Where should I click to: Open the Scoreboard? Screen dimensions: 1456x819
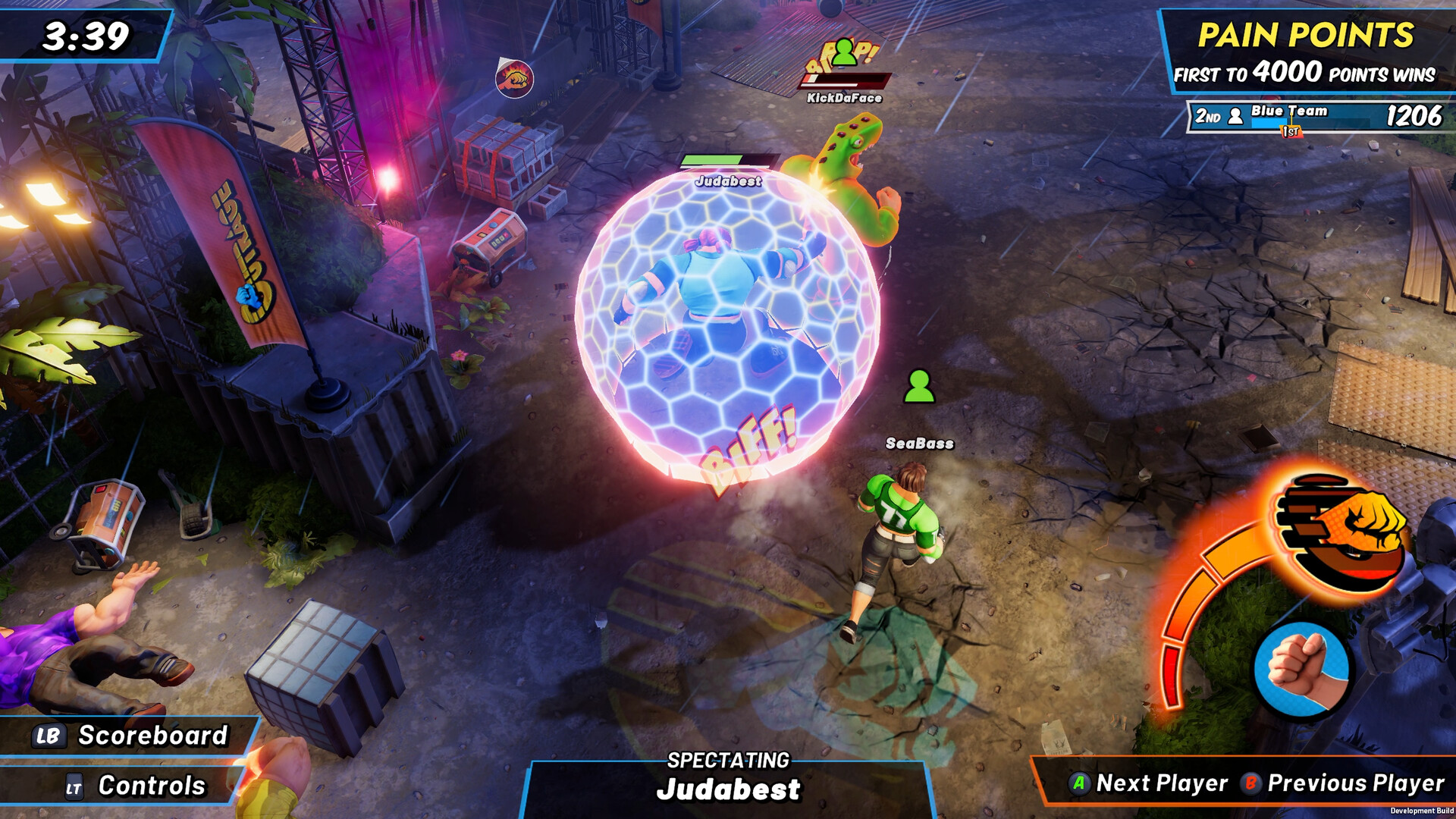pos(130,736)
